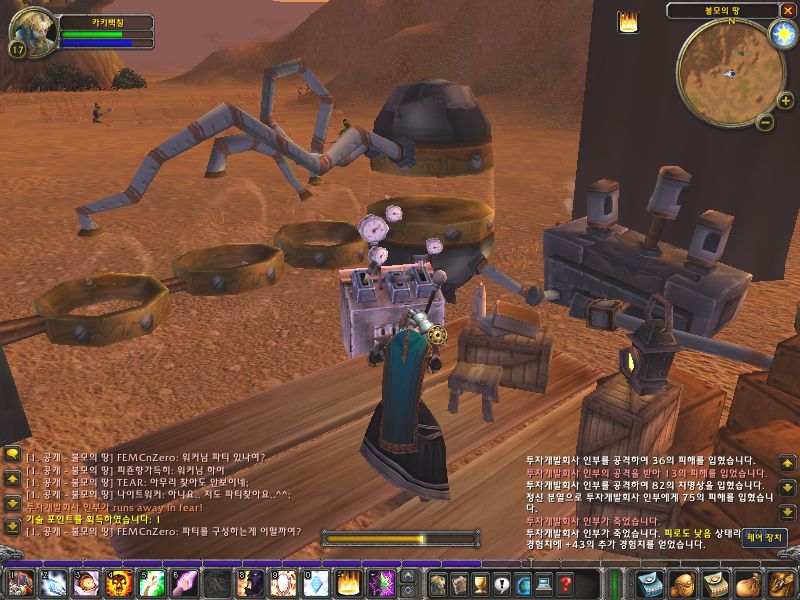Zoom in the minimap with plus button
This screenshot has height=600, width=800.
point(784,100)
